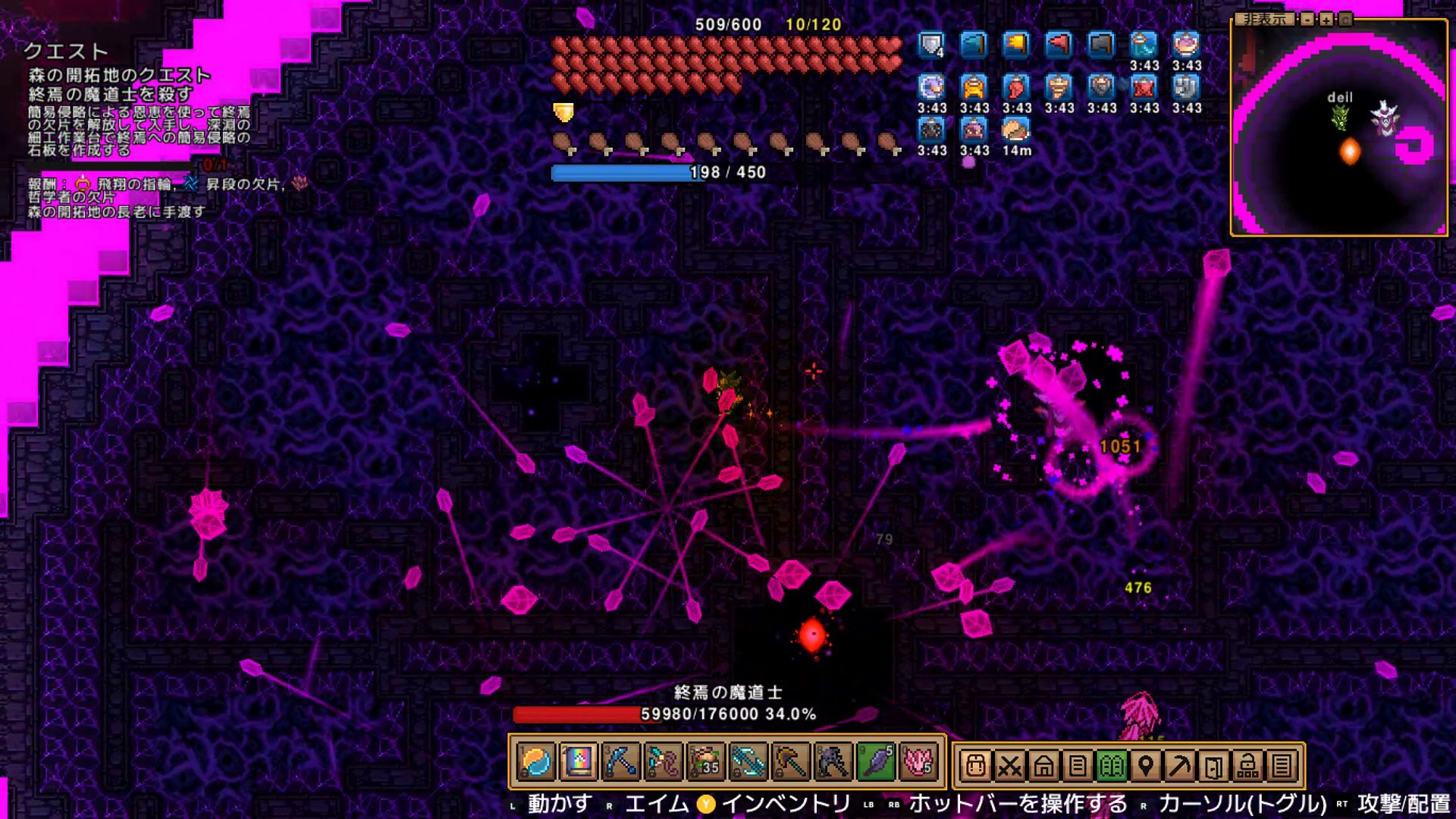Select the orange and blue orb hotbar slot
The width and height of the screenshot is (1456, 819).
(536, 762)
